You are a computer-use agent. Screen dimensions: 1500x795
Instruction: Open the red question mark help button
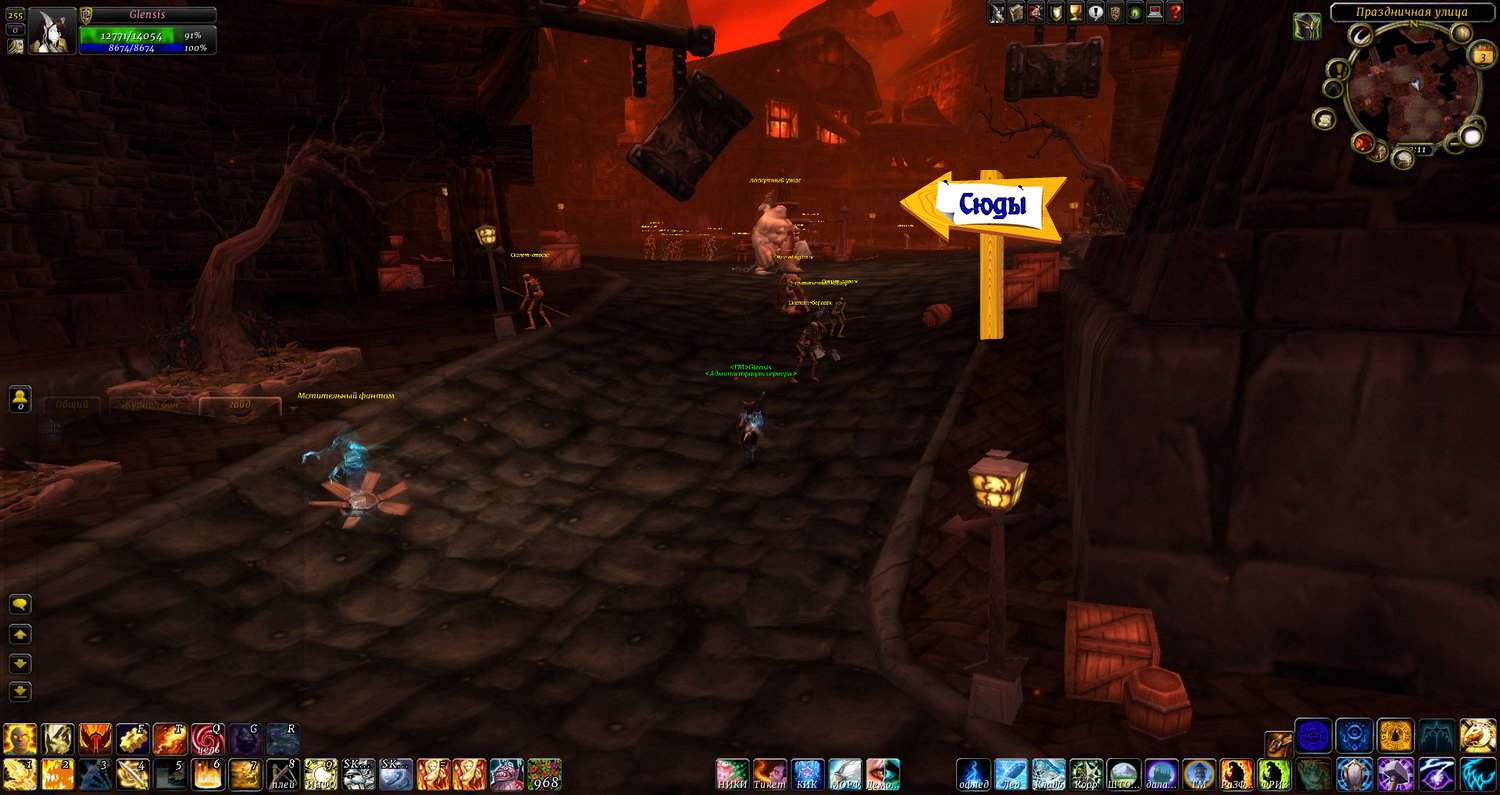point(1175,12)
